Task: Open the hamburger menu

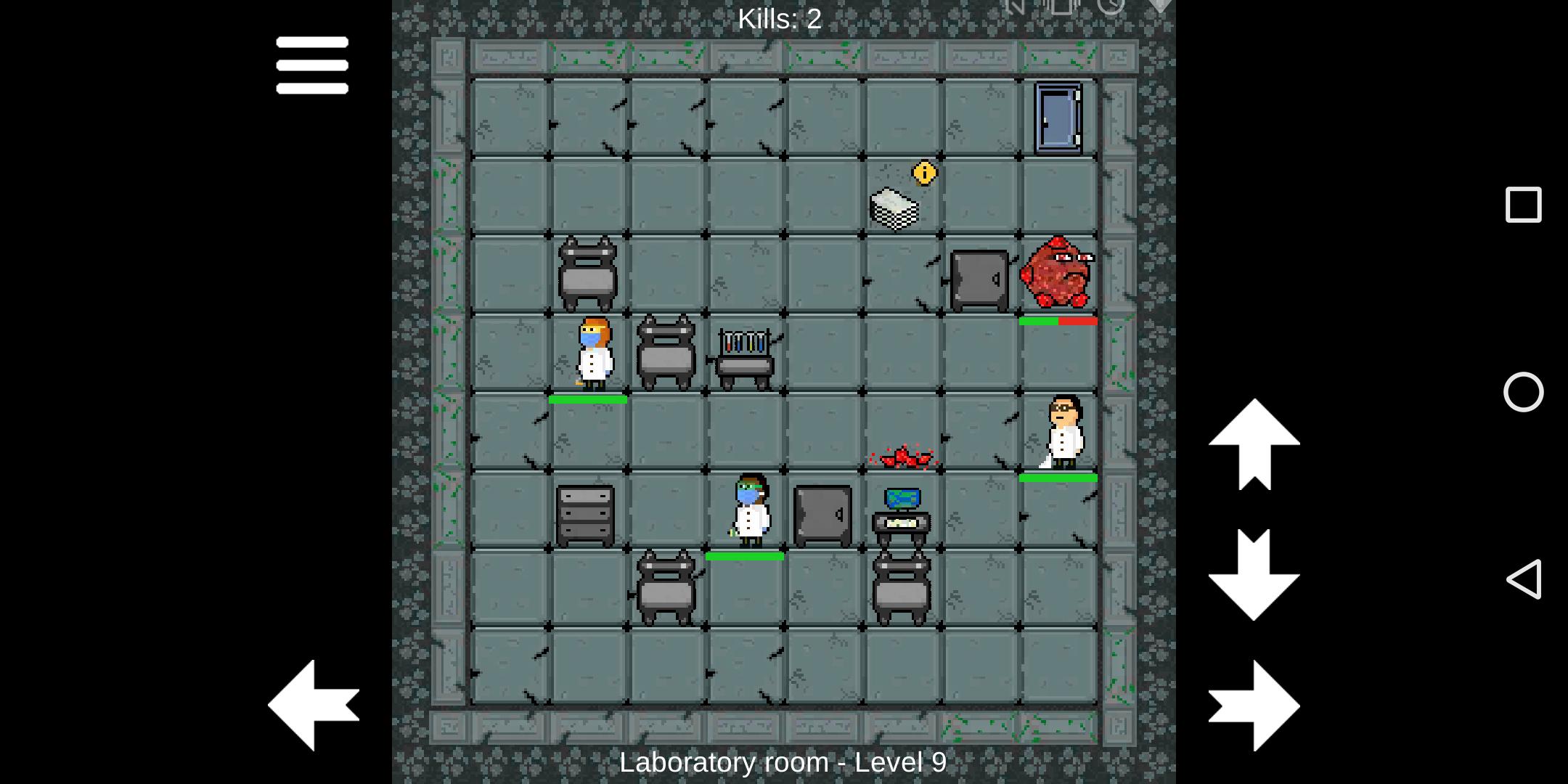Action: click(x=312, y=65)
